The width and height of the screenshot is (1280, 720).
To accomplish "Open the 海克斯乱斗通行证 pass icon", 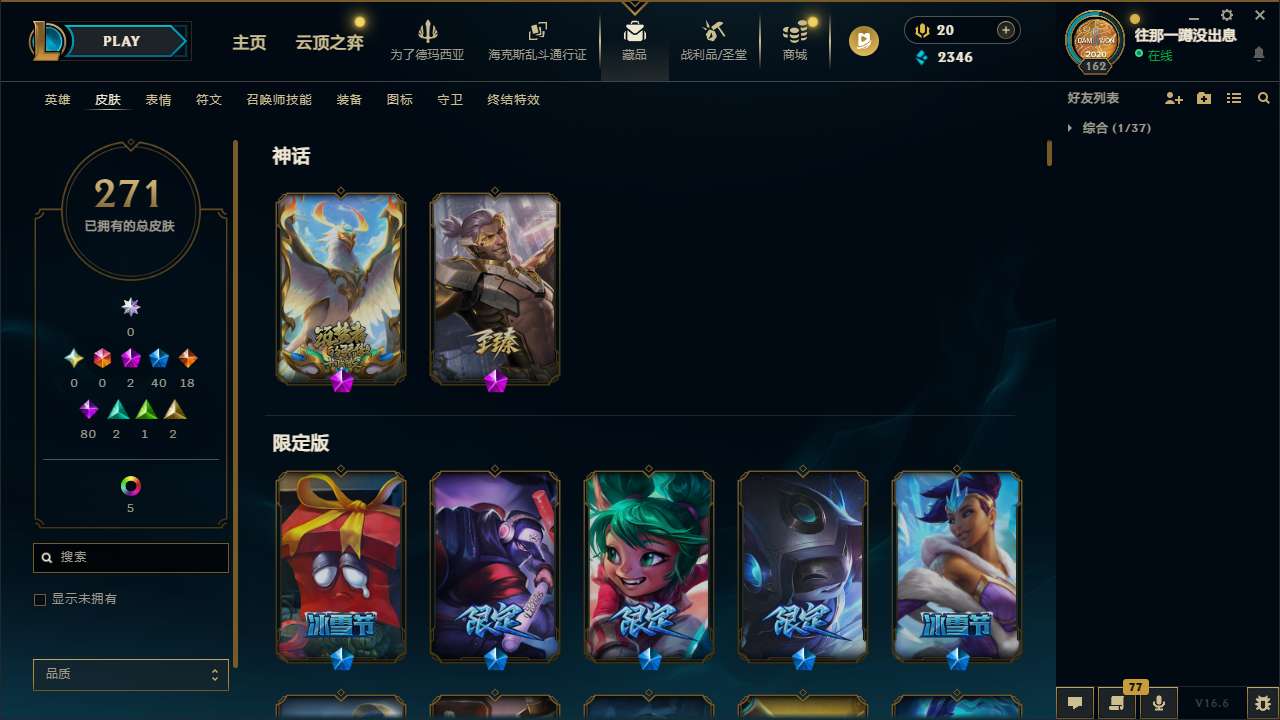I will point(536,30).
